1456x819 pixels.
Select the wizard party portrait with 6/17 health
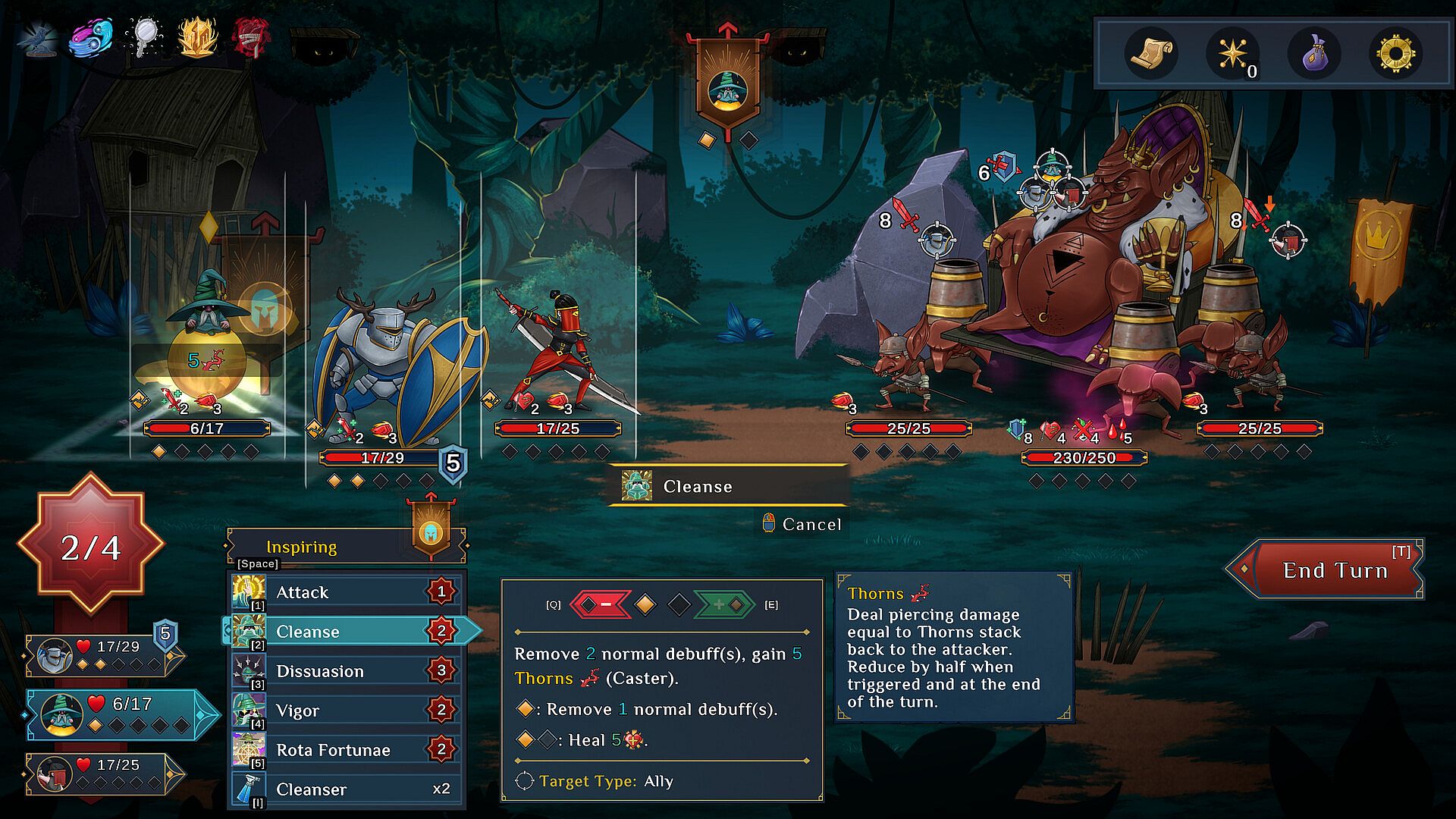[x=114, y=714]
